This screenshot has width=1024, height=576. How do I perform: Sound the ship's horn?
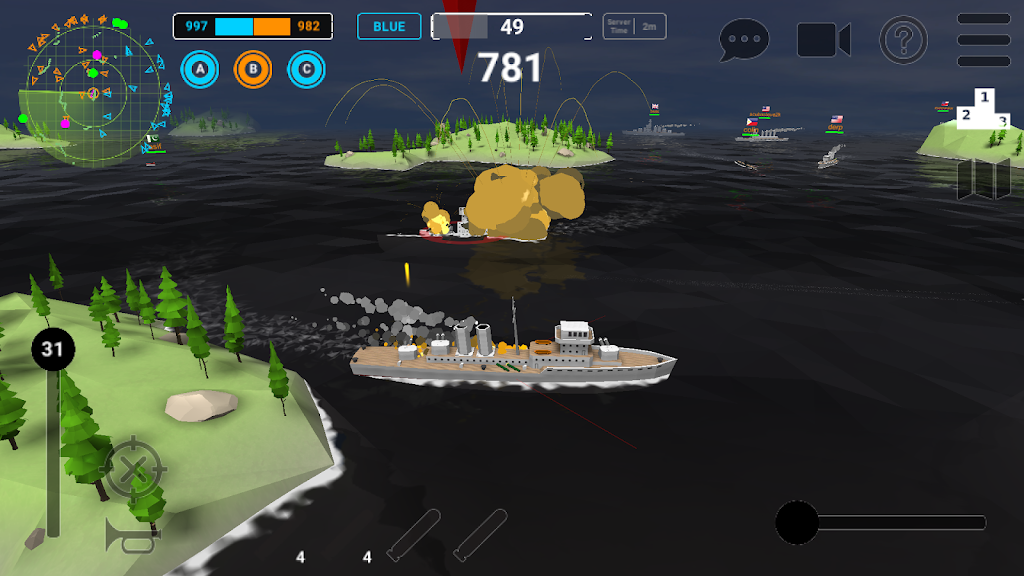132,538
